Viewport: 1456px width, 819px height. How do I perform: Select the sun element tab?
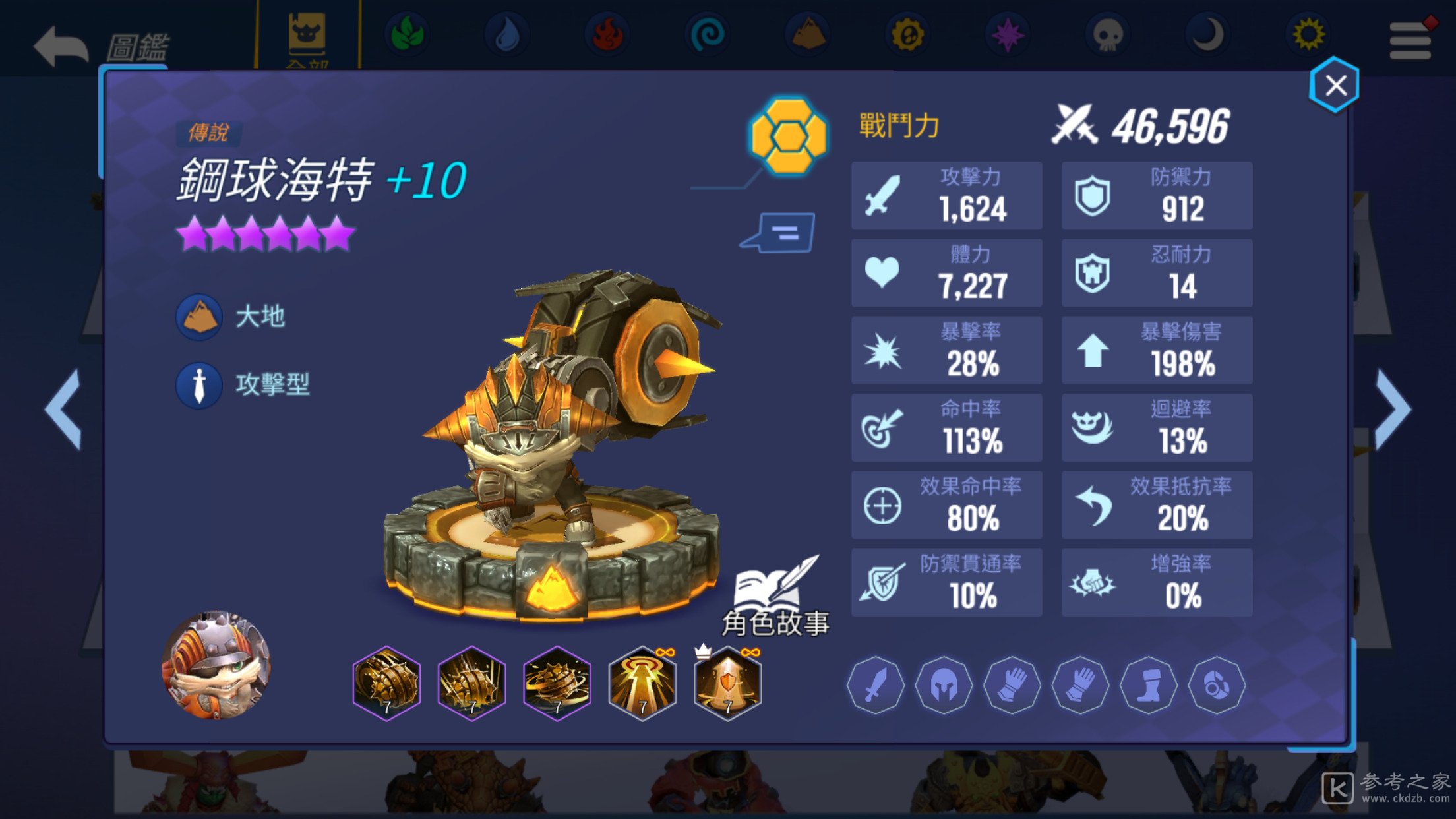(x=1308, y=34)
